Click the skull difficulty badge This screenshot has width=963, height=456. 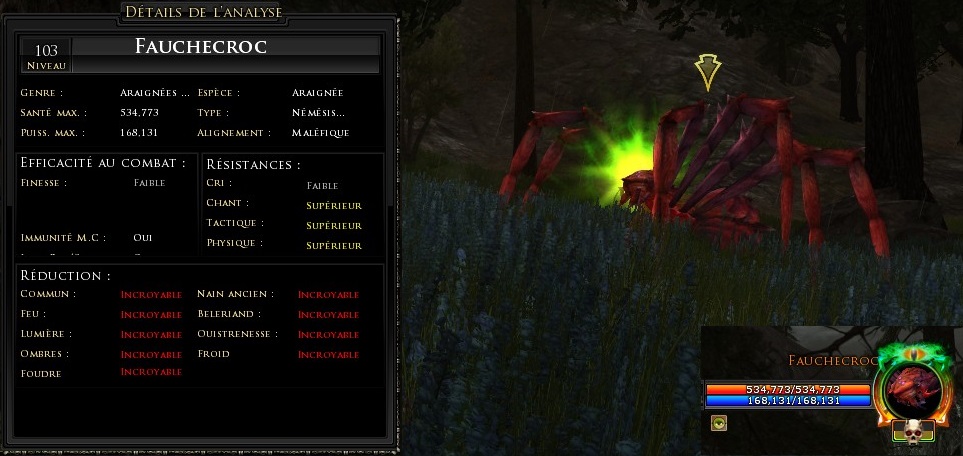(913, 432)
